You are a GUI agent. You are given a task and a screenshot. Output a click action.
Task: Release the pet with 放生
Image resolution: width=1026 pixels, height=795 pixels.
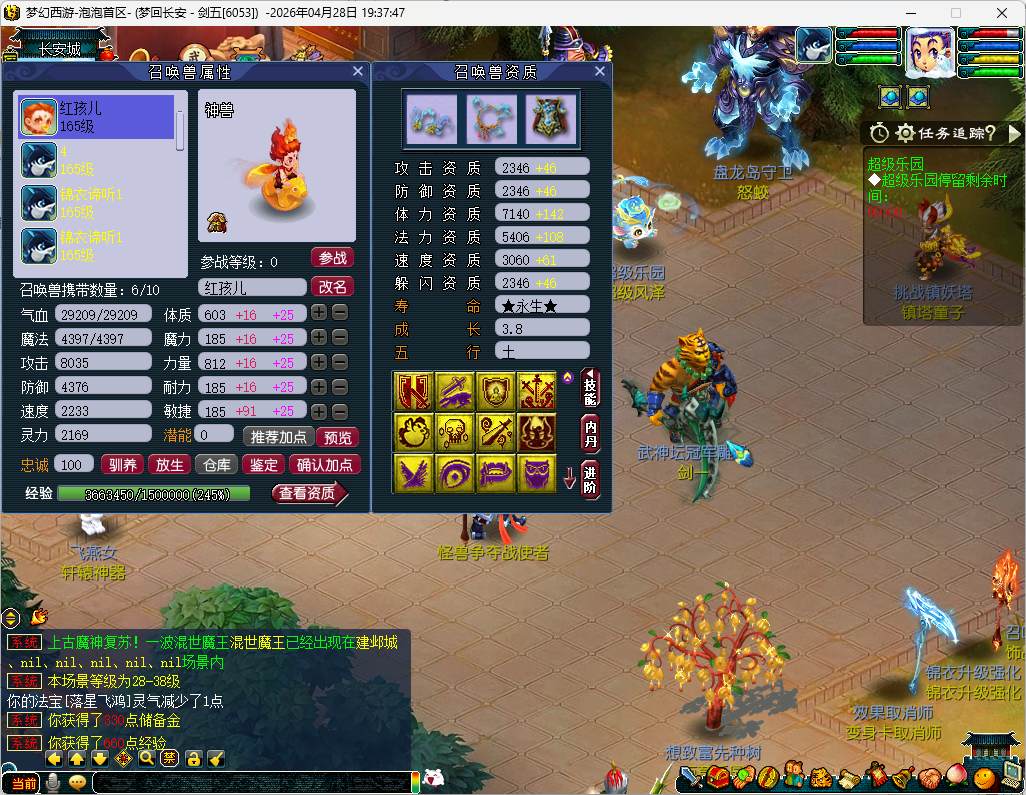click(169, 464)
